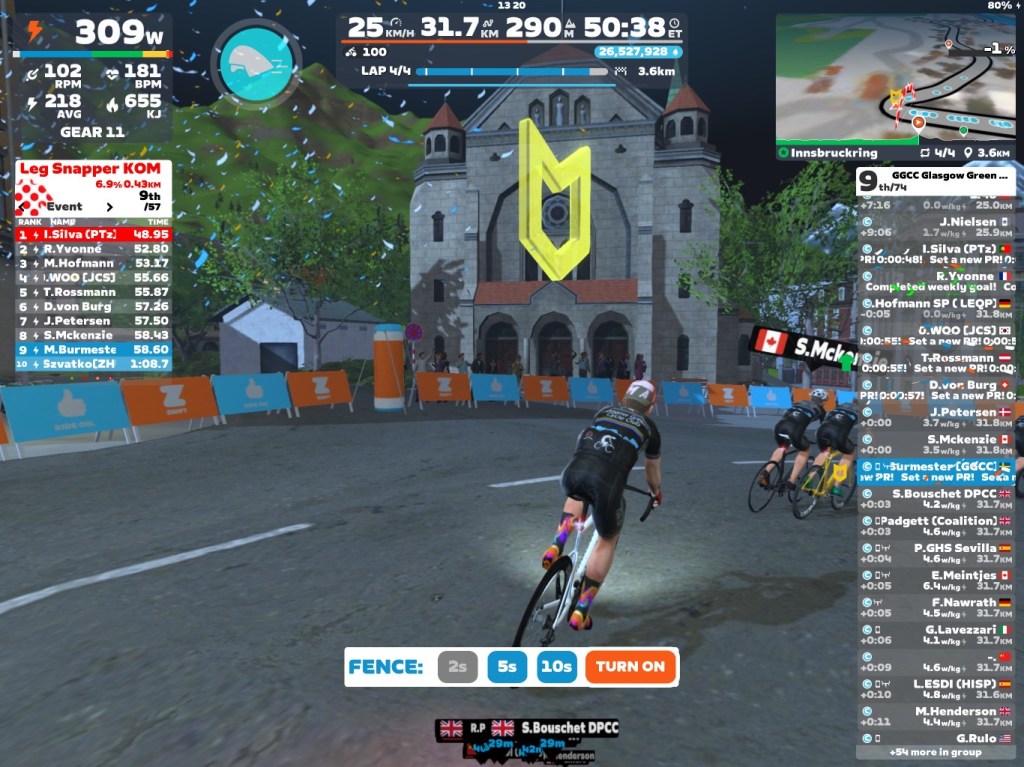Turn on the fence
Viewport: 1024px width, 767px height.
[631, 667]
